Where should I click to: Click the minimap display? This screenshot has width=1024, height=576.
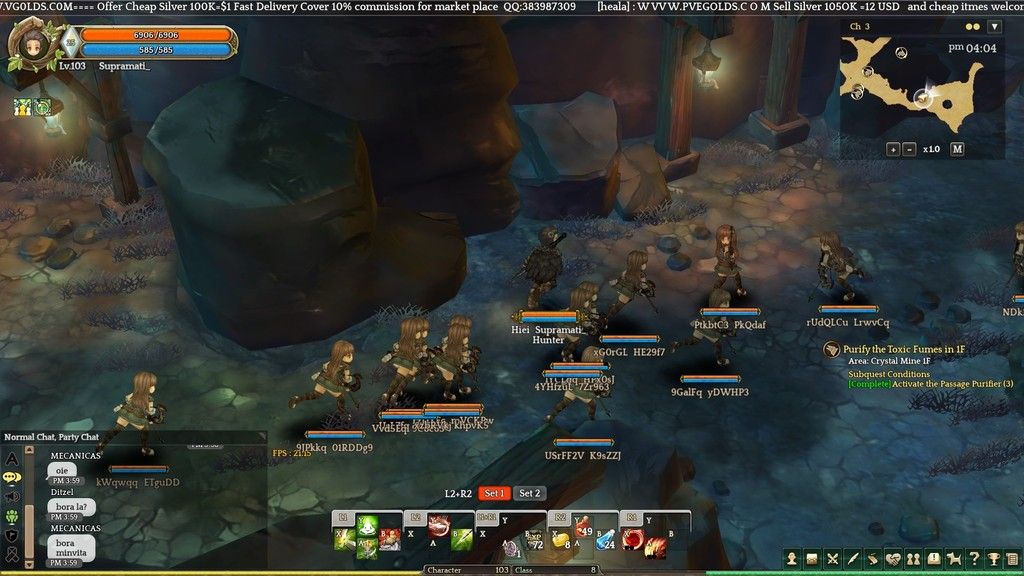[x=910, y=85]
